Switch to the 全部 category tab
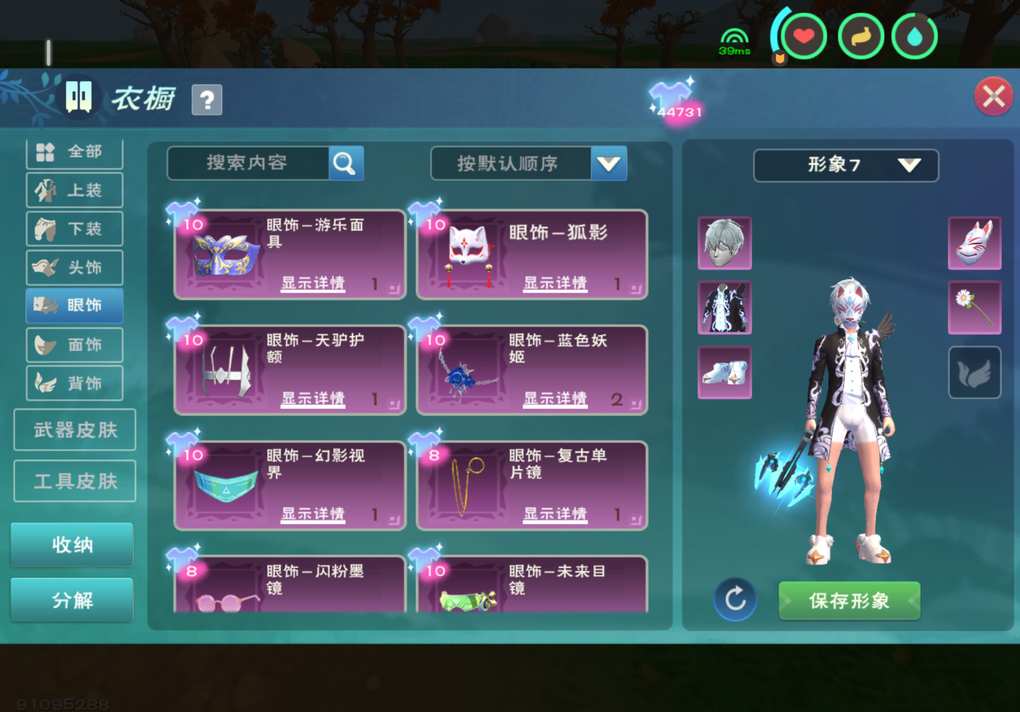Screen dimensions: 1020x712 coord(75,152)
